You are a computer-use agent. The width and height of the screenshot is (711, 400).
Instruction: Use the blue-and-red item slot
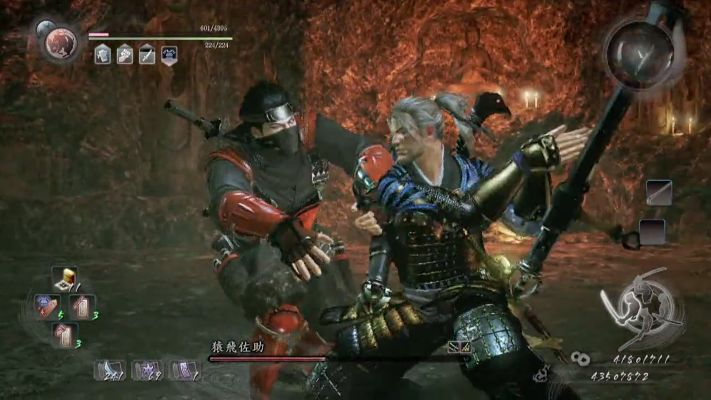(x=46, y=305)
